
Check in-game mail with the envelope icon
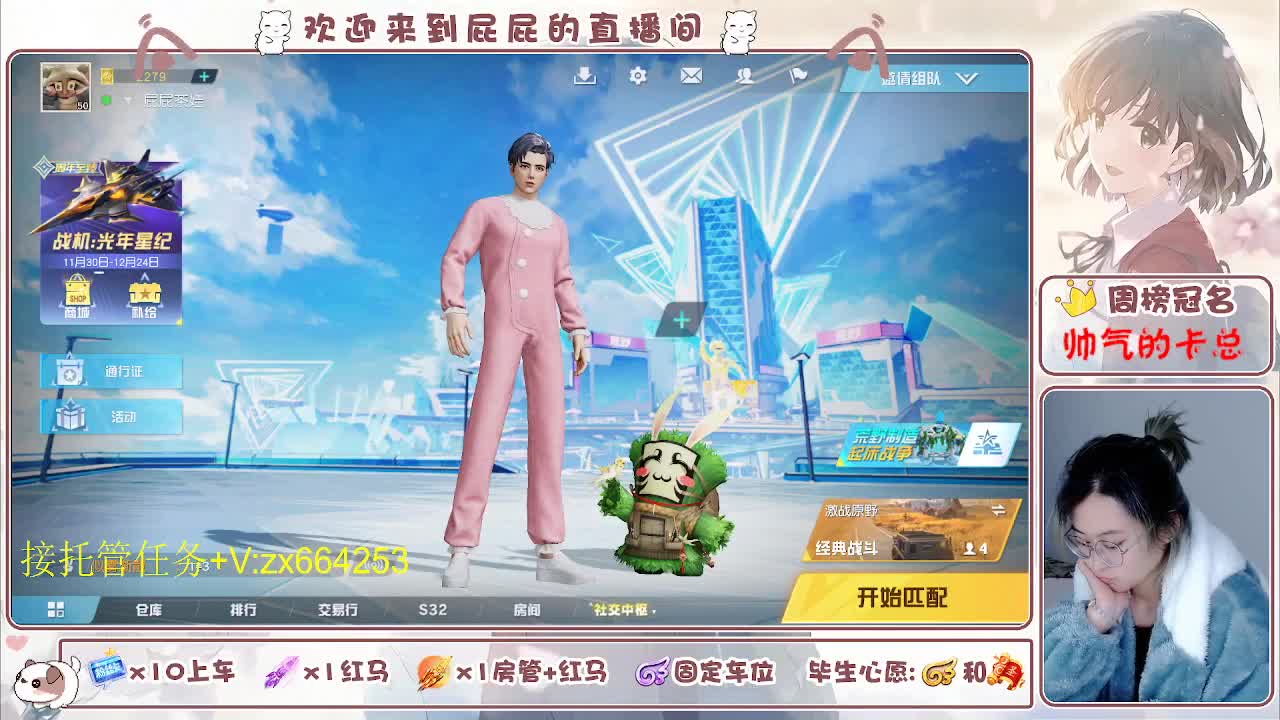(x=690, y=75)
